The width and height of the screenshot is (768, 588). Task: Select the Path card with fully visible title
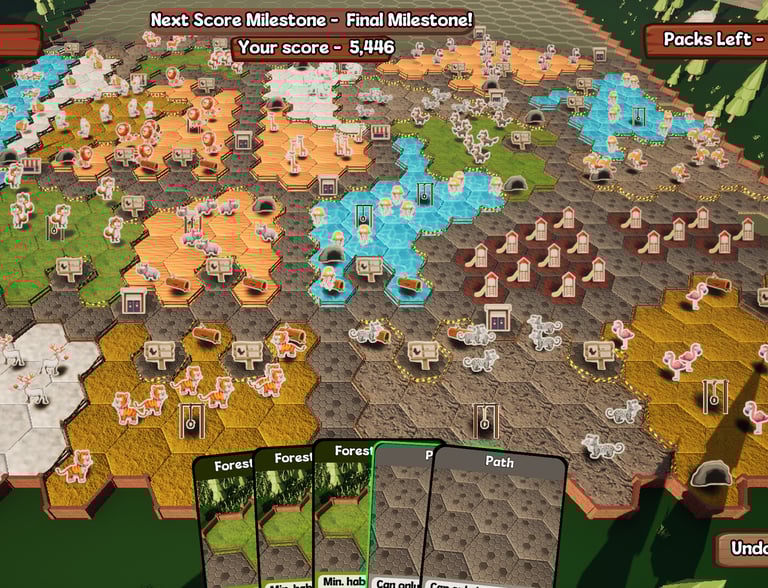pyautogui.click(x=497, y=520)
